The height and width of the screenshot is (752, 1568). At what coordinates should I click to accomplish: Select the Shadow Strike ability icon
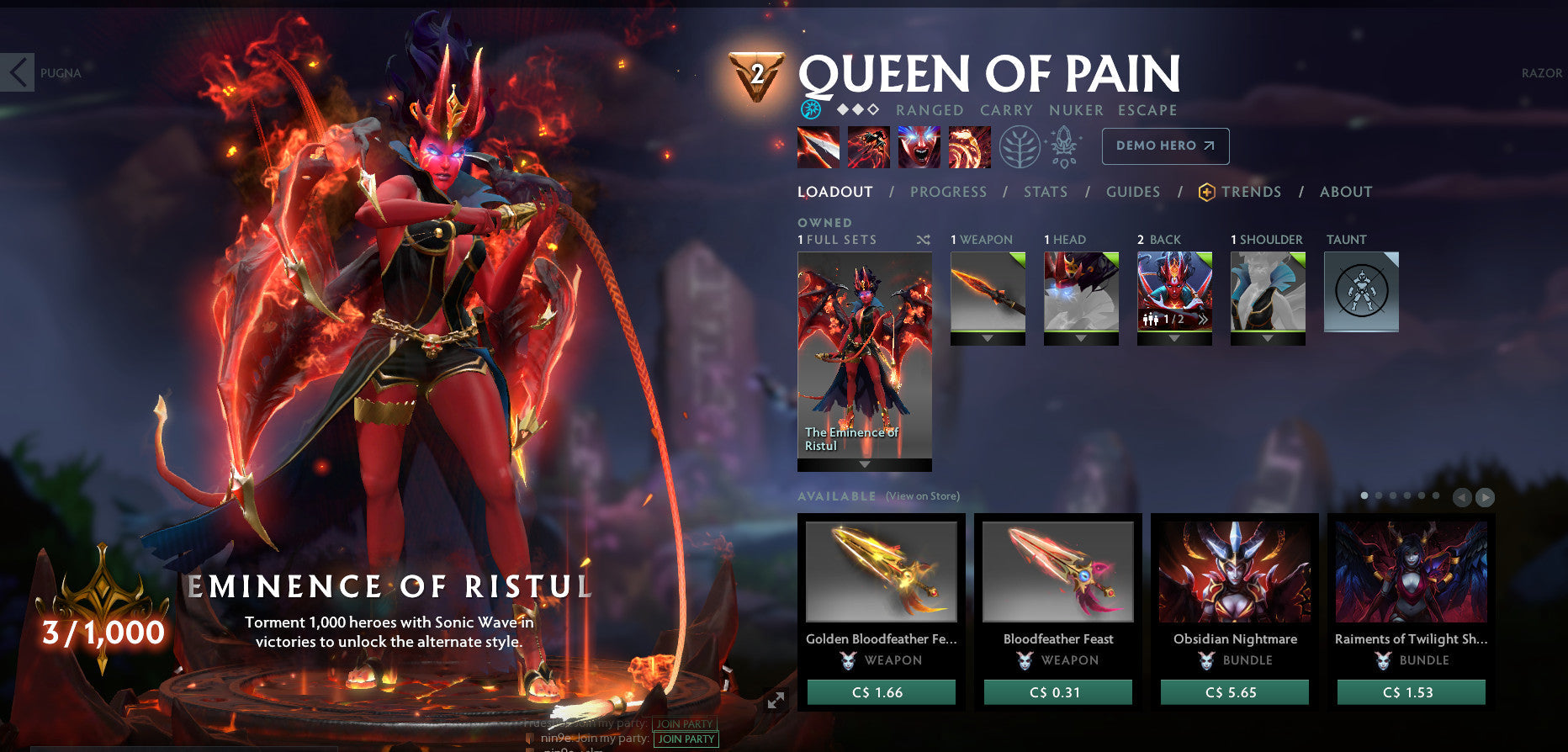tap(816, 146)
